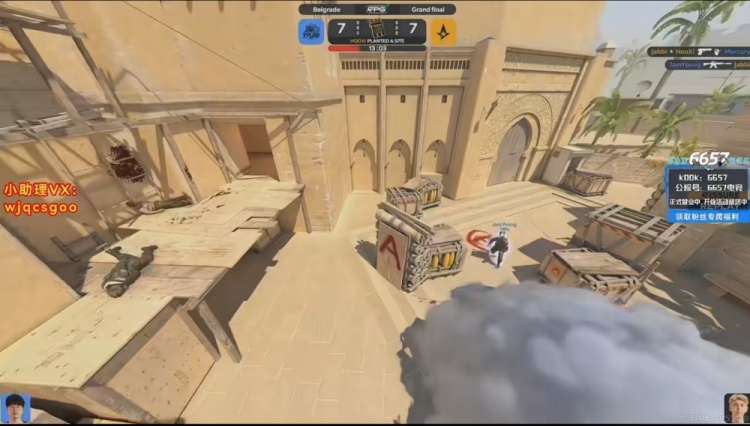Select the bottom-left player portrait

coord(16,408)
